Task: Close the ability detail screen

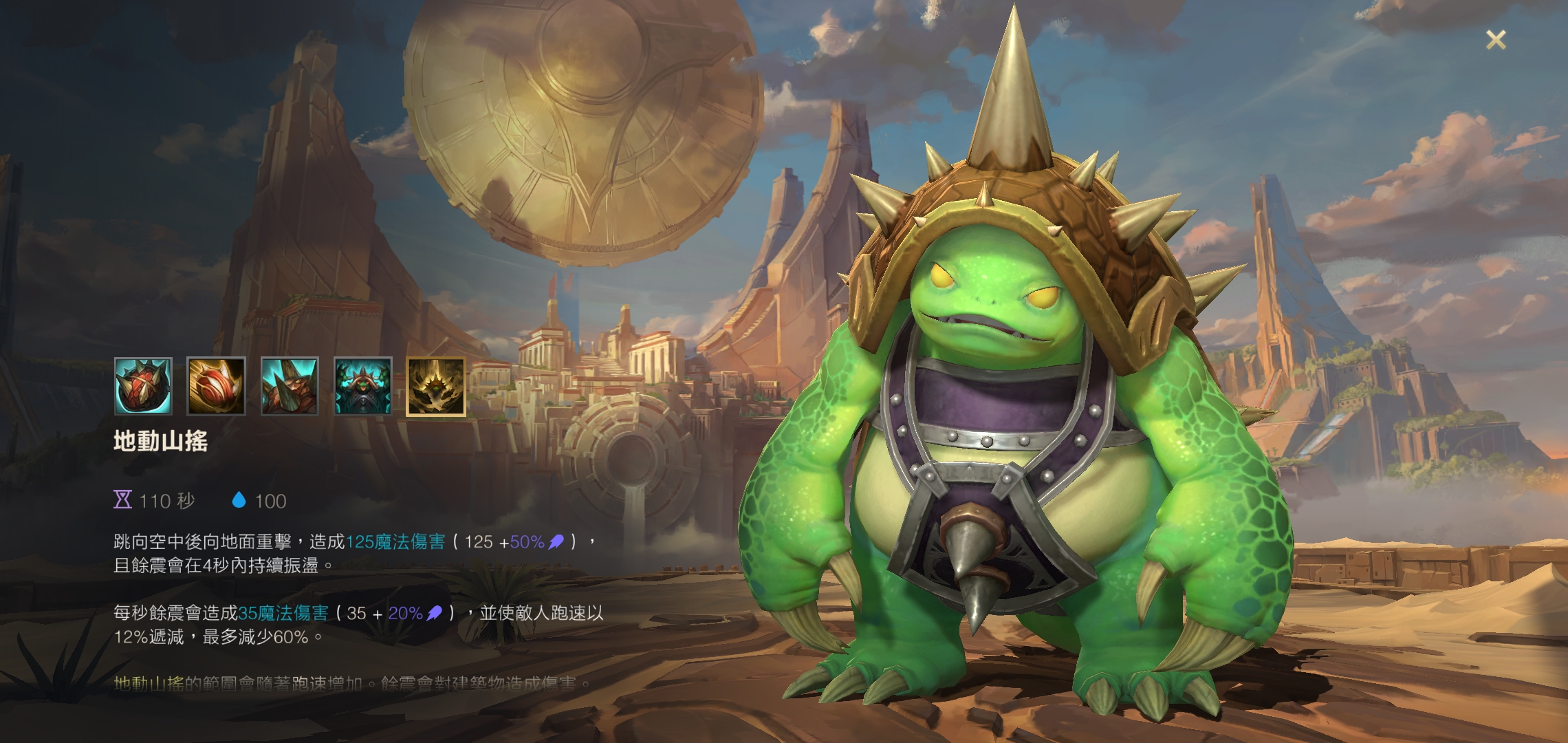Action: 1496,40
